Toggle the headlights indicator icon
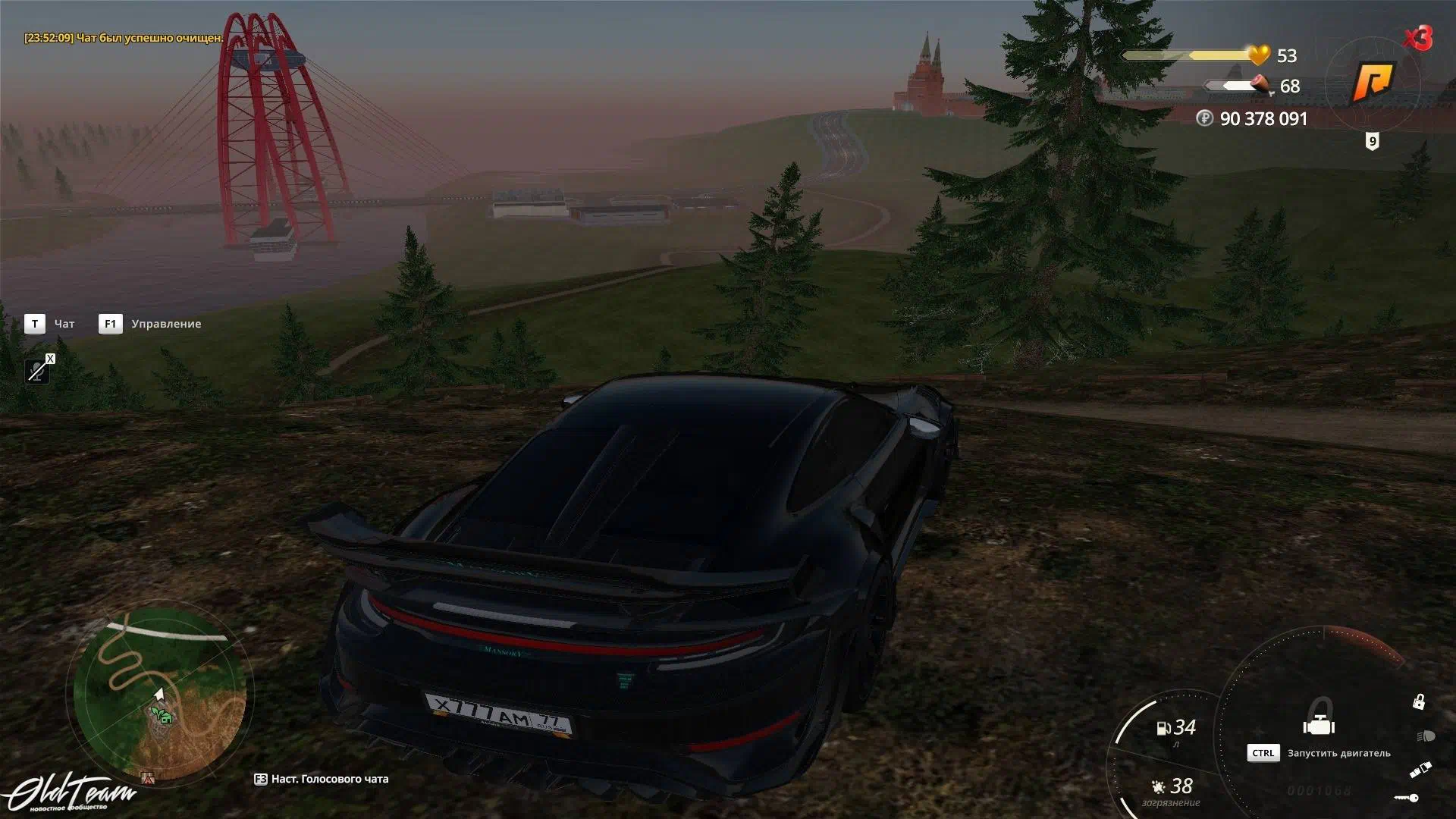Screen dimensions: 1456x819 click(1425, 736)
